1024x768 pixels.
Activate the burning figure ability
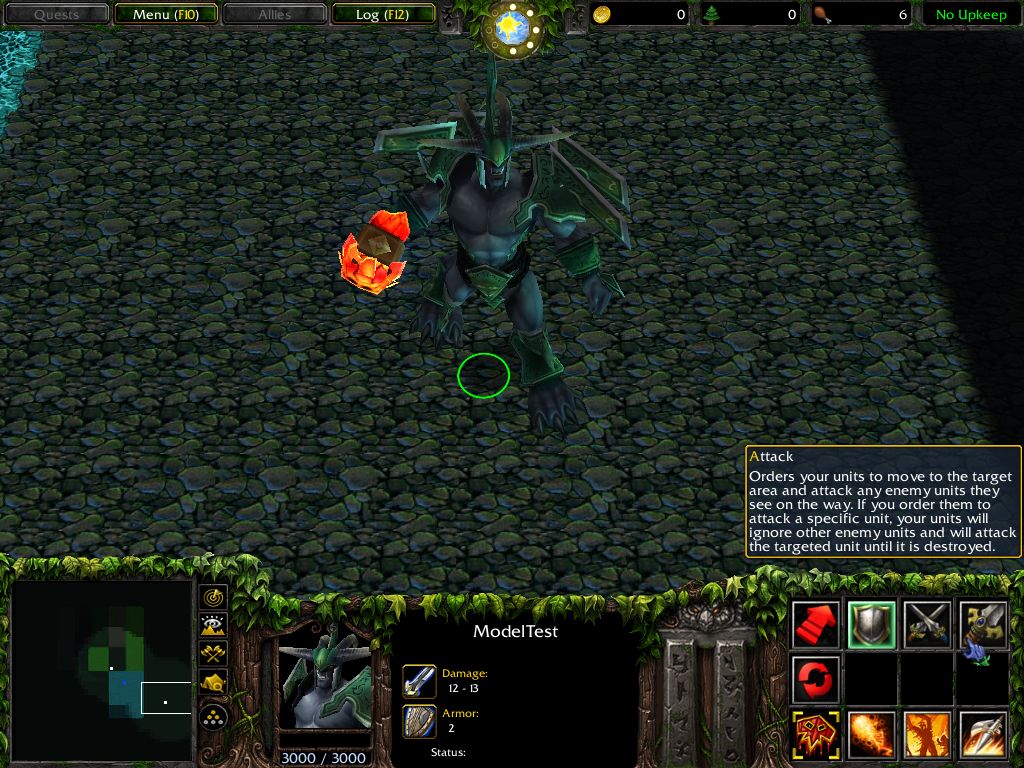[x=926, y=735]
